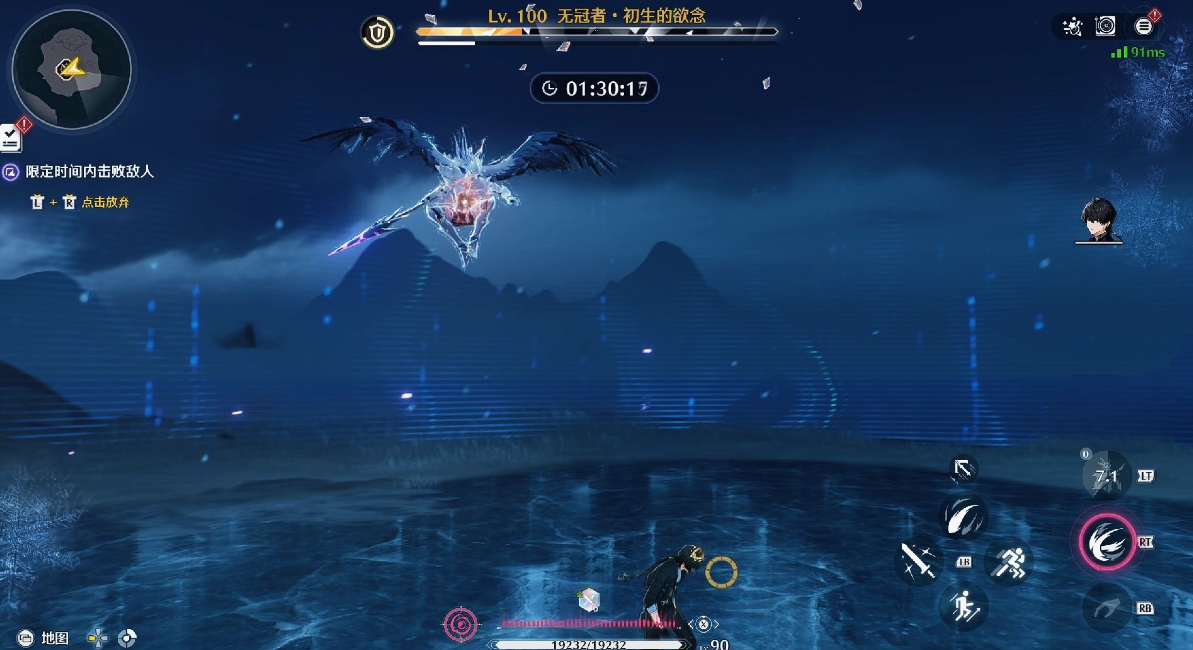Click the pink spiral echo gauge icon

461,625
